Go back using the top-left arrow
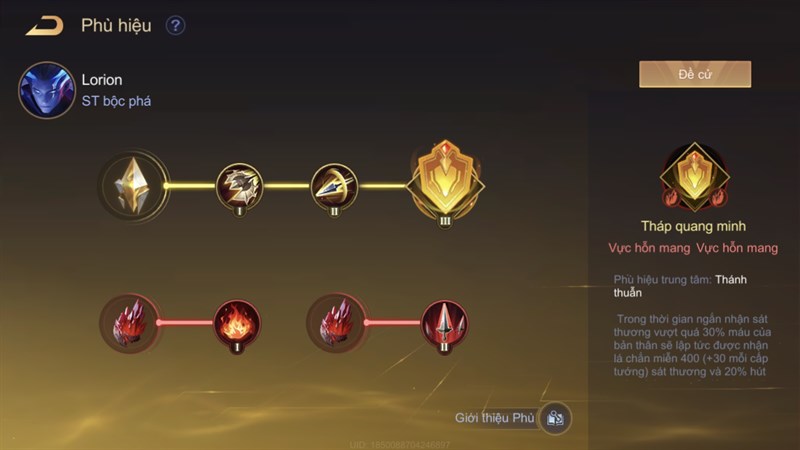 pos(45,25)
